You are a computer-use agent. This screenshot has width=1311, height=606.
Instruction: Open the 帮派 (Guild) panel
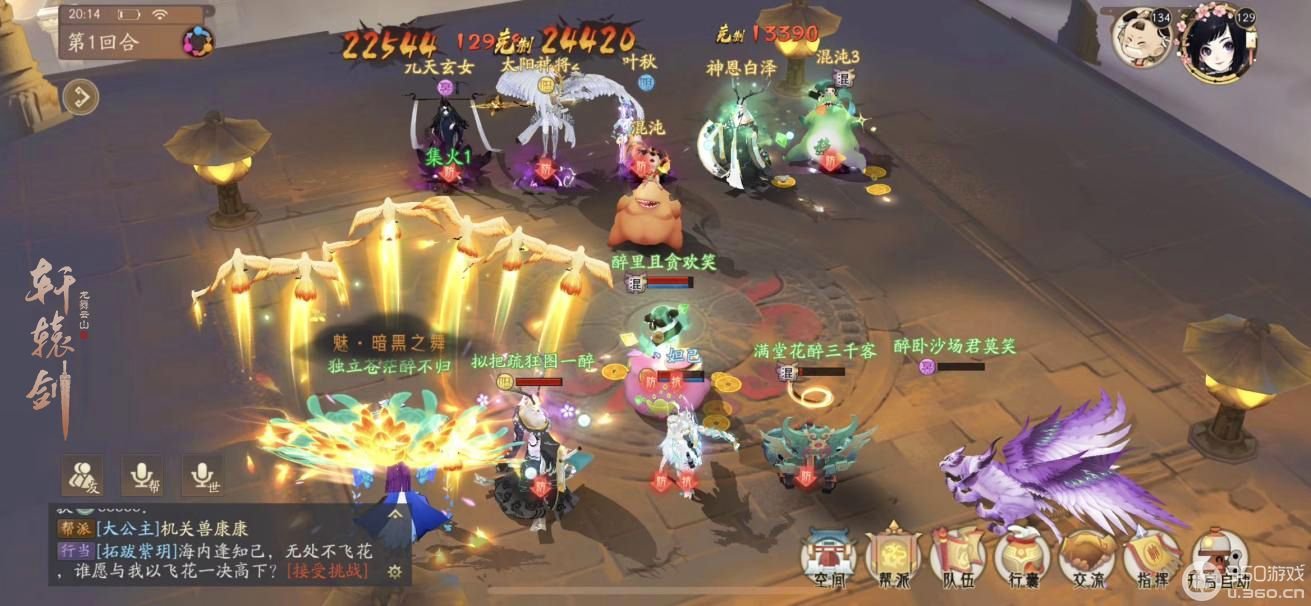(x=894, y=557)
